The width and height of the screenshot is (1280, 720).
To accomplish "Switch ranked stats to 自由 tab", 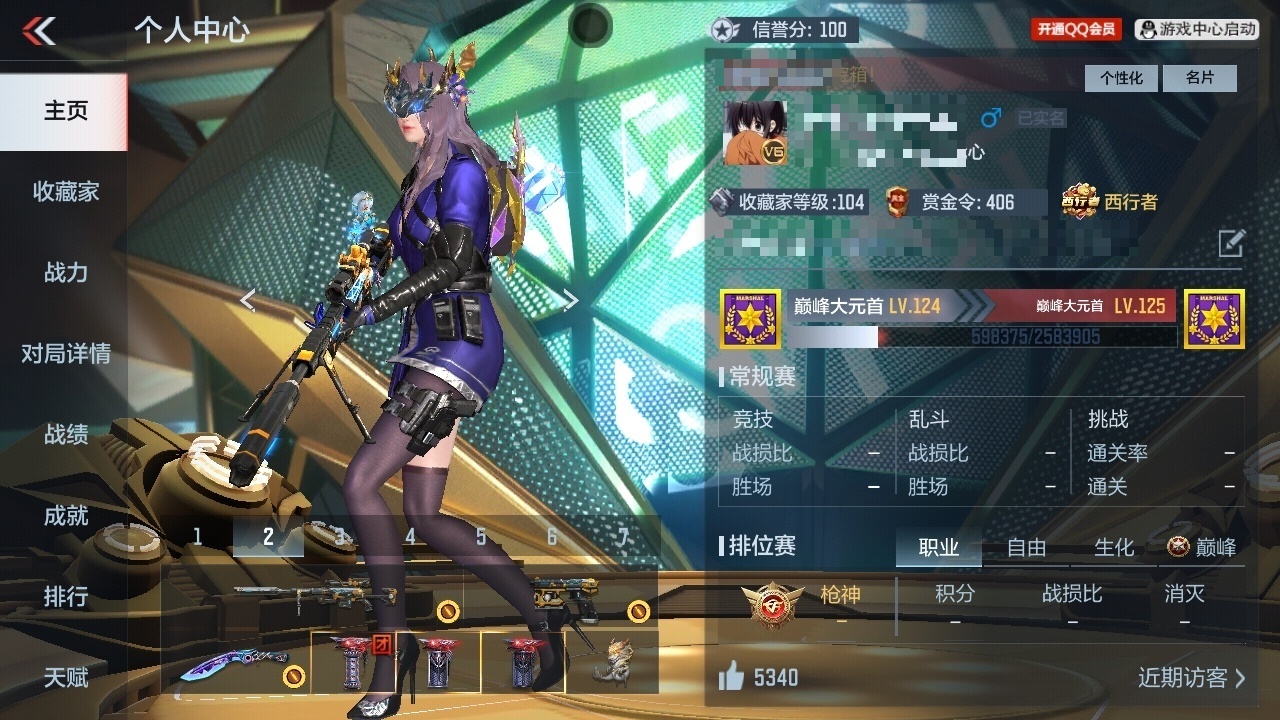I will pos(1026,547).
